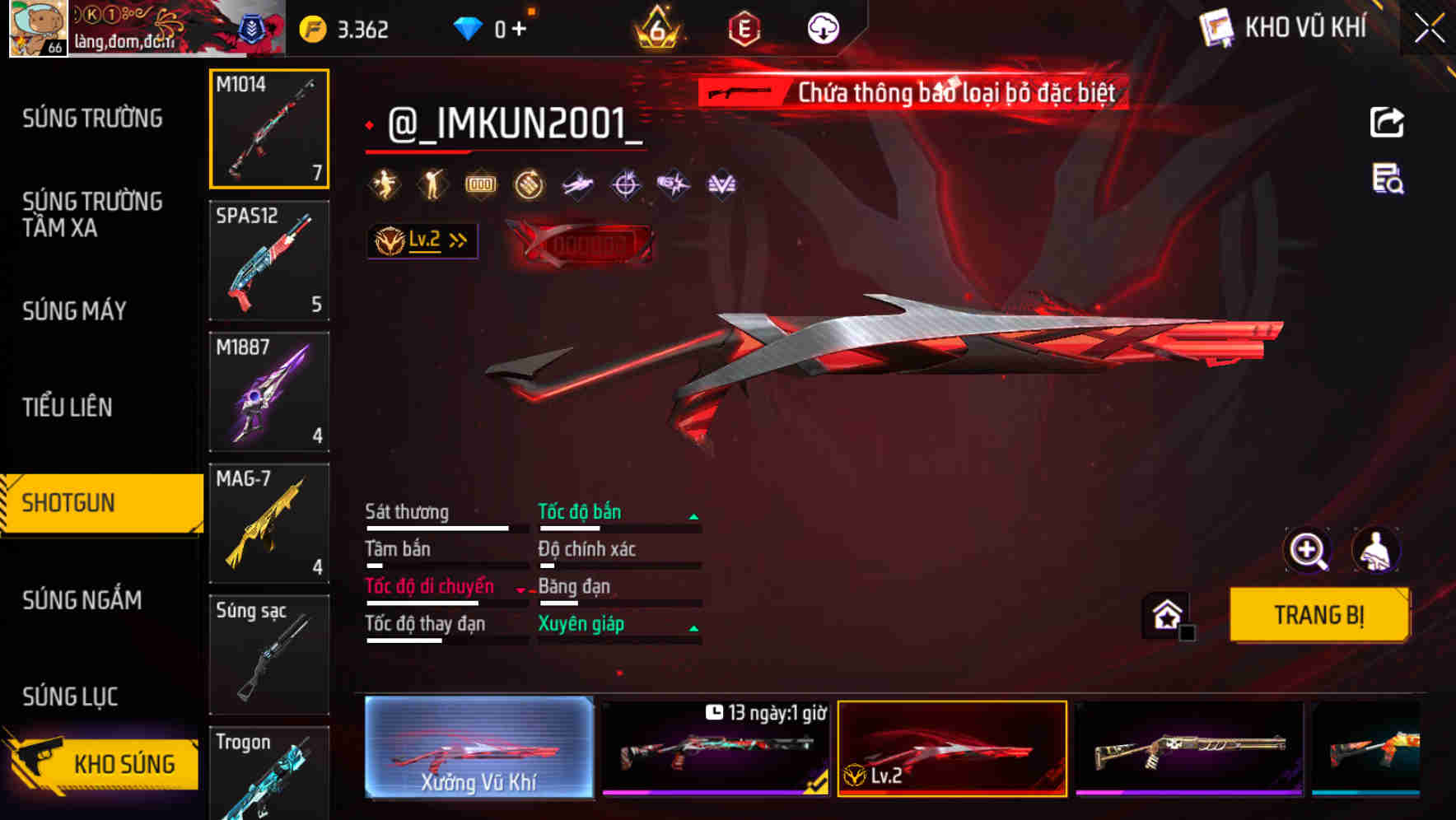This screenshot has height=820, width=1456.
Task: Select the M1887 purple shotgun thumbnail
Action: click(x=269, y=392)
